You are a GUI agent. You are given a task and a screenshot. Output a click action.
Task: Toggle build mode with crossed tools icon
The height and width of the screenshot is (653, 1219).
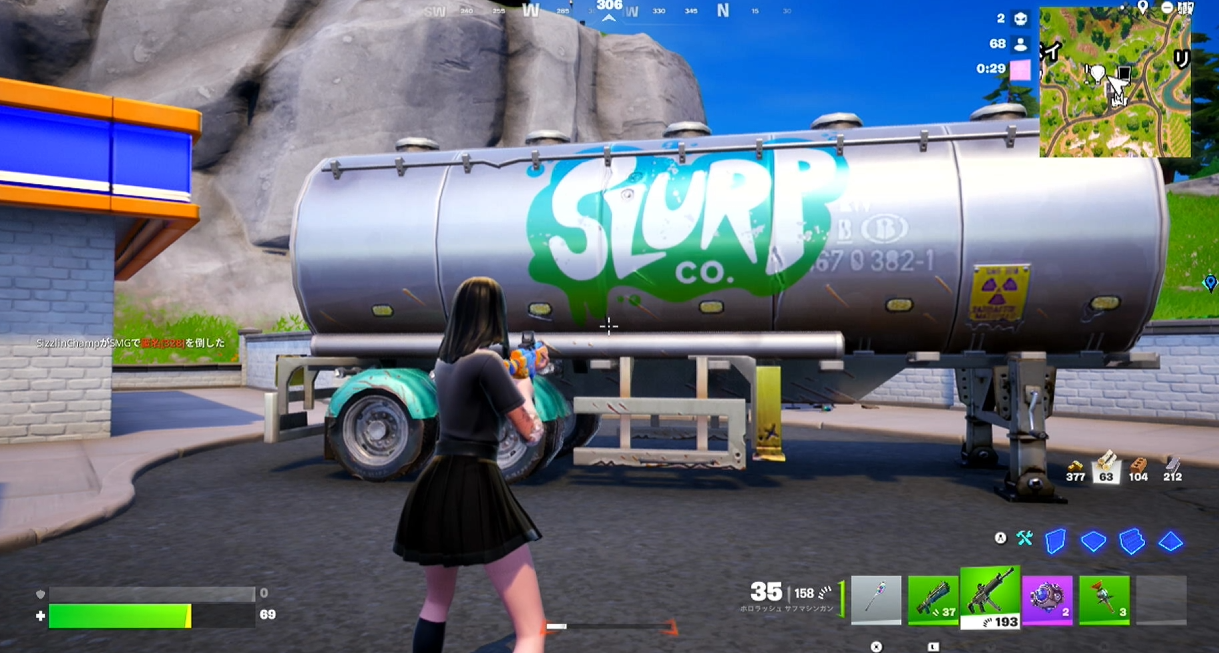[1025, 539]
